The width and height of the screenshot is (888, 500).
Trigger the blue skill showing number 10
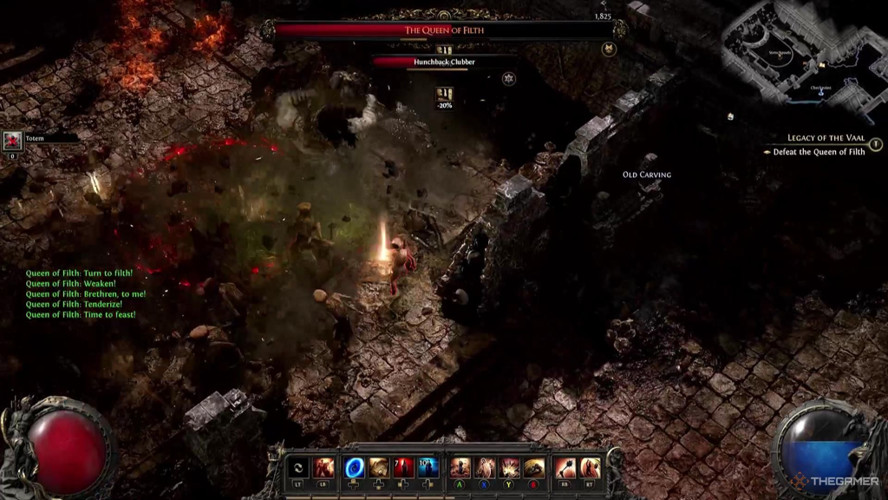tap(428, 467)
